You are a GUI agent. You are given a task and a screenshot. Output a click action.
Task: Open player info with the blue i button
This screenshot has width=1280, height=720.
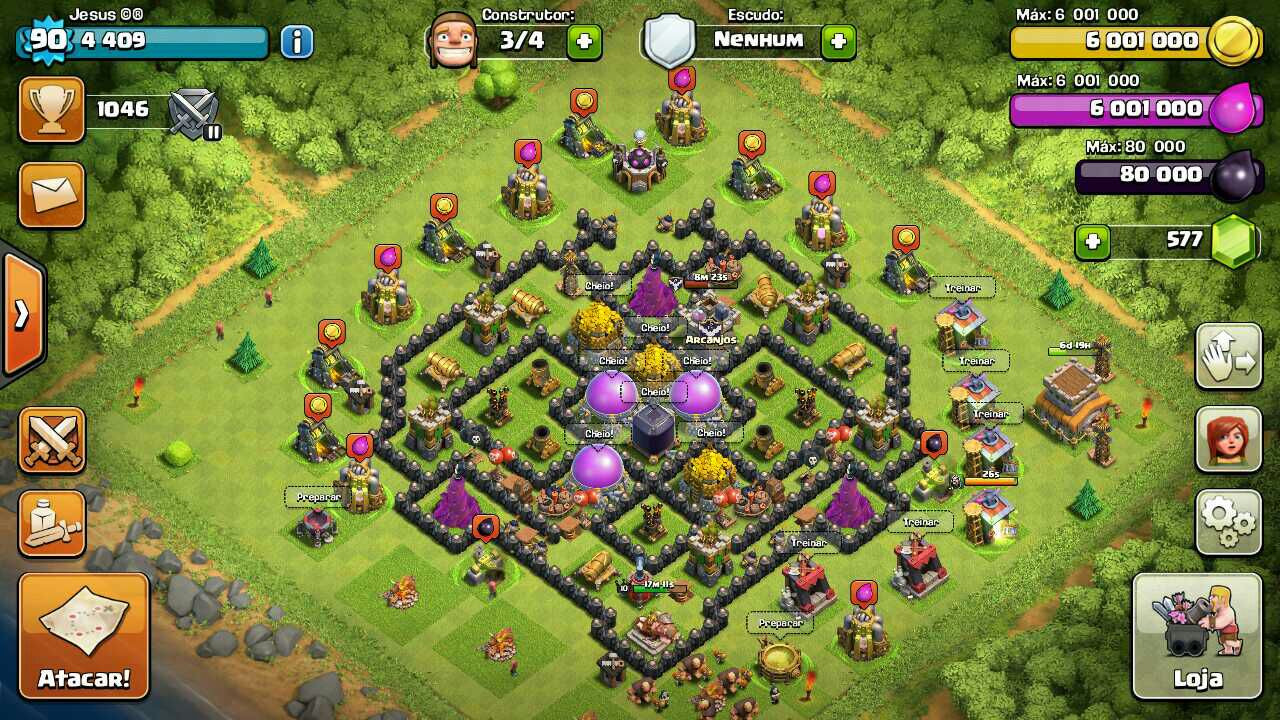coord(298,40)
